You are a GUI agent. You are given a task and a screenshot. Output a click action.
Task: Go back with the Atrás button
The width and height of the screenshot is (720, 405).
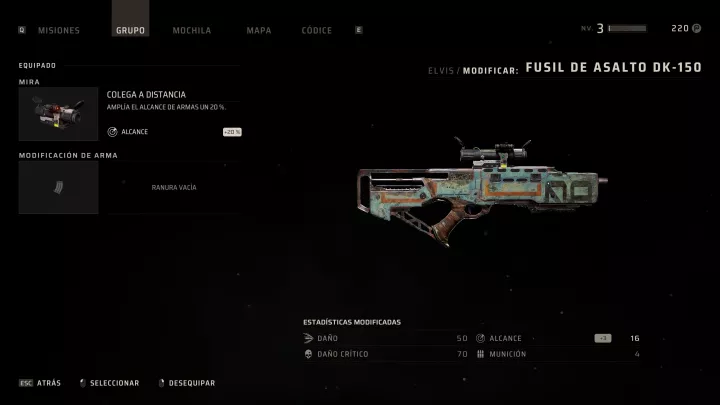[x=41, y=383]
